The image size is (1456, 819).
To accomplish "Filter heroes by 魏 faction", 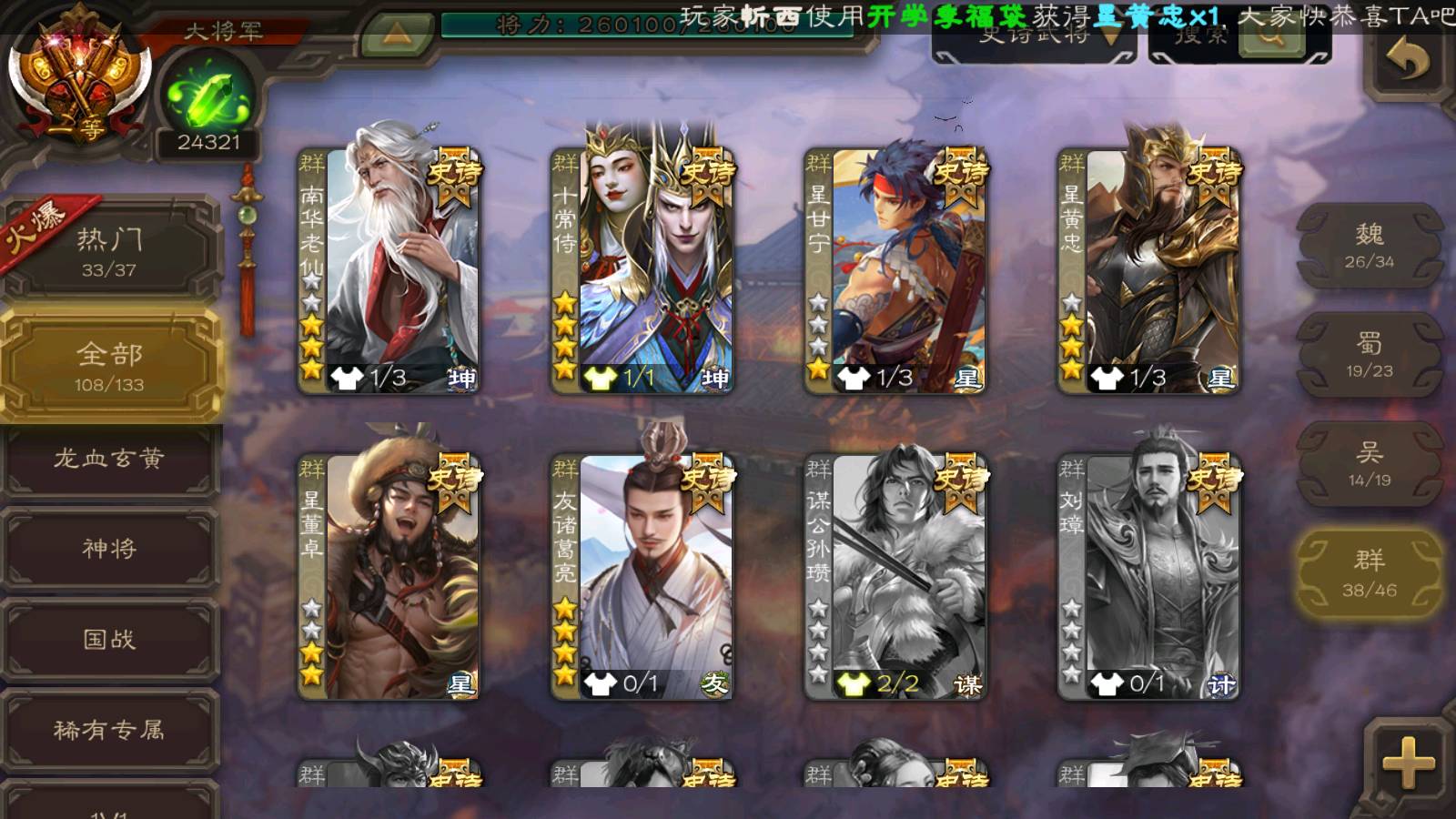I will 1369,246.
